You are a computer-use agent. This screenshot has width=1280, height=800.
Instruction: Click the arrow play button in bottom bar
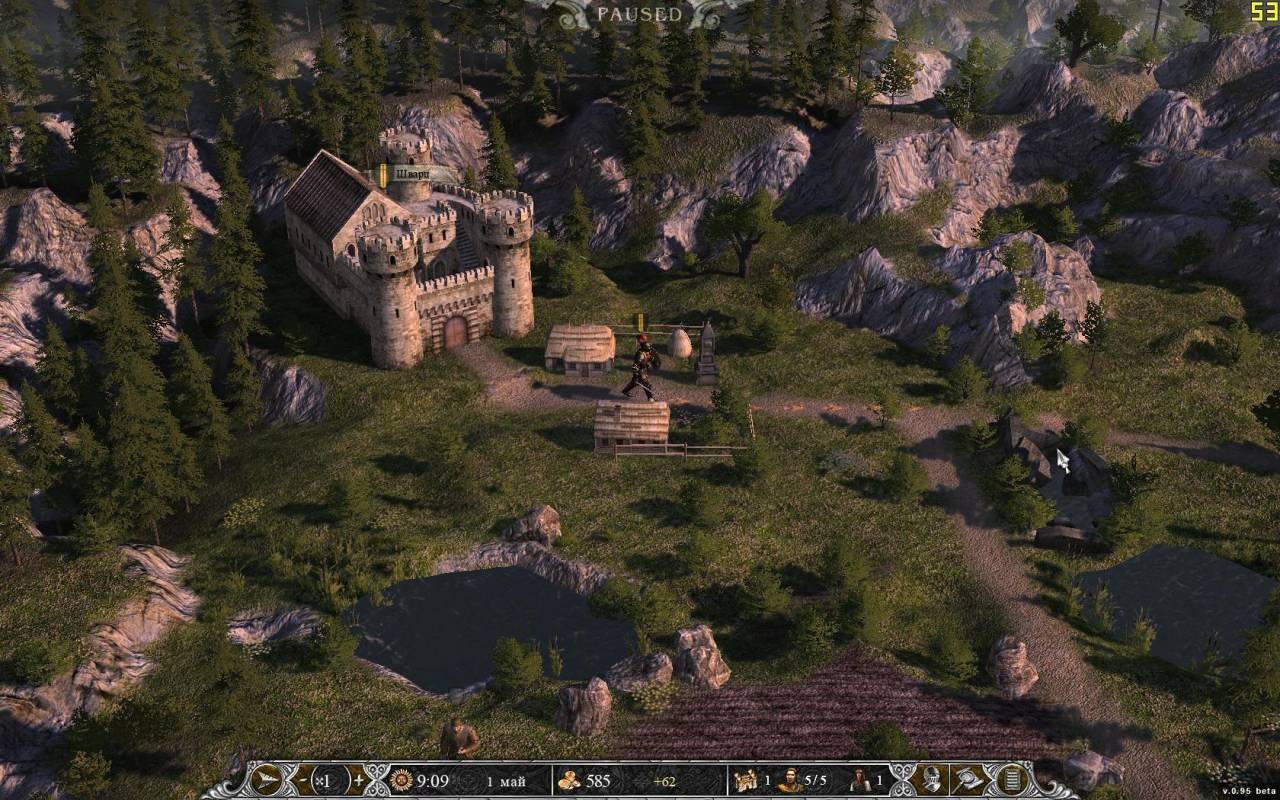[268, 780]
